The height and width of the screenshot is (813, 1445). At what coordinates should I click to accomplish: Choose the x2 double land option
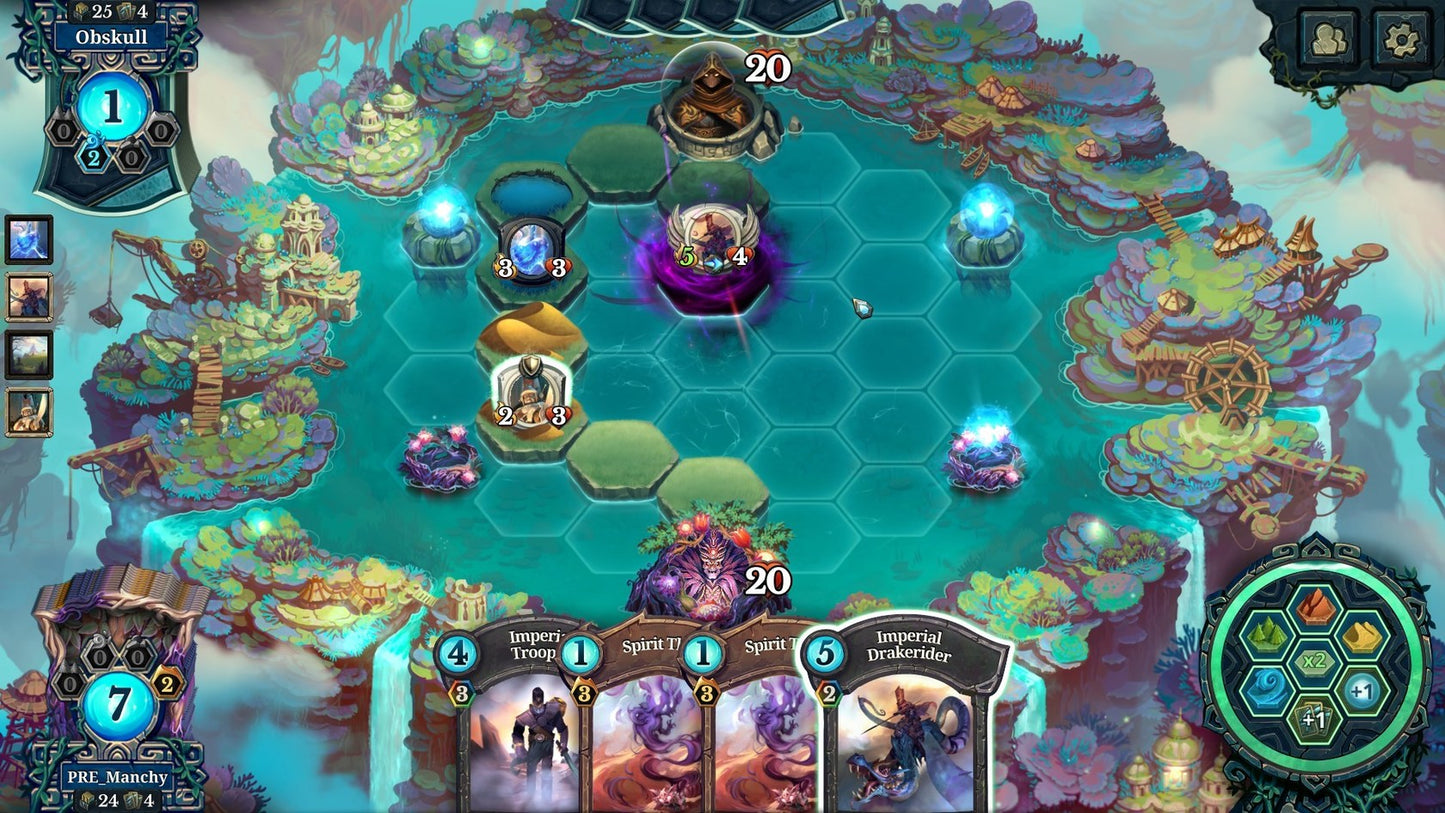tap(1314, 660)
